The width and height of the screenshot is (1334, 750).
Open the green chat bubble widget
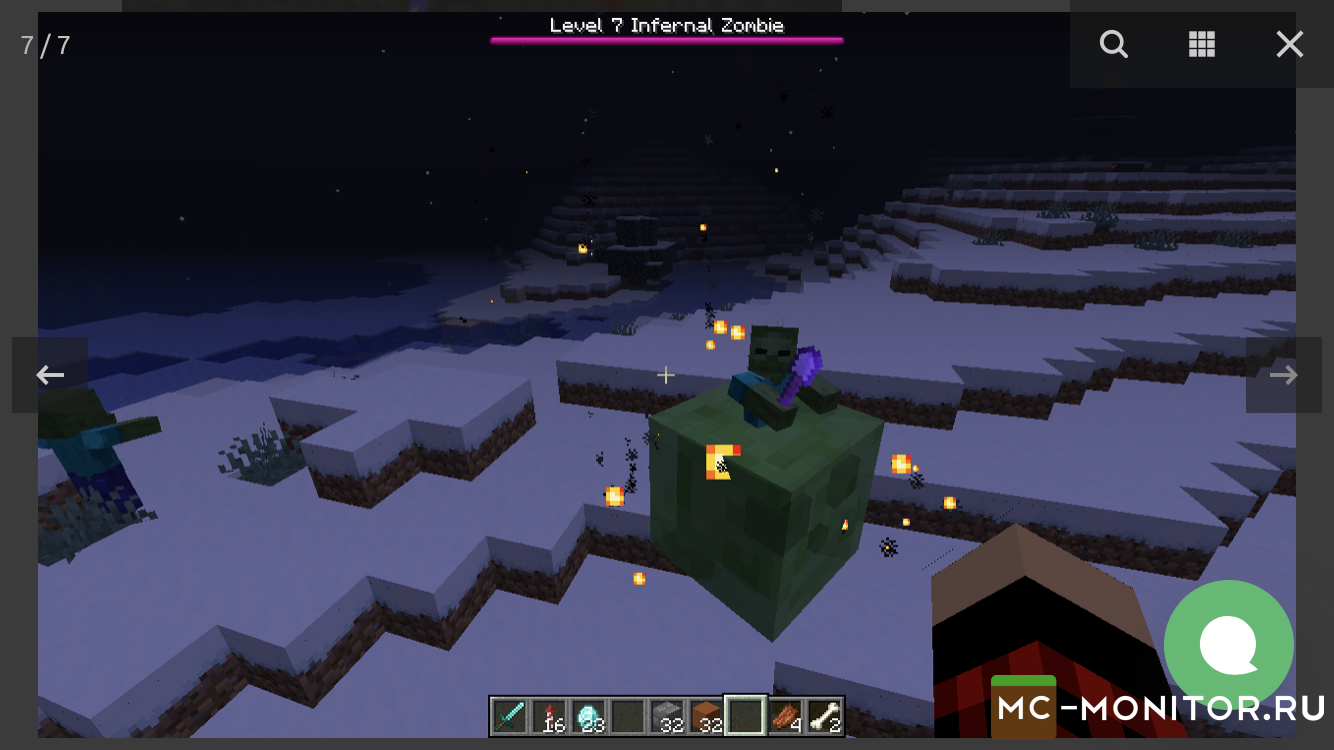tap(1228, 645)
